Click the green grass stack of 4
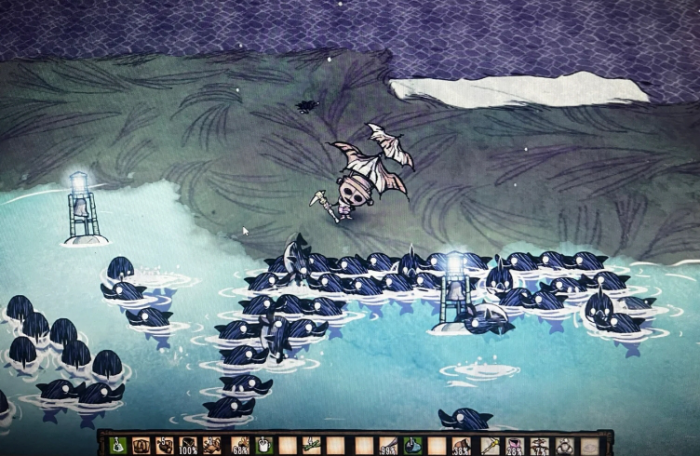This screenshot has width=700, height=456. (311, 444)
